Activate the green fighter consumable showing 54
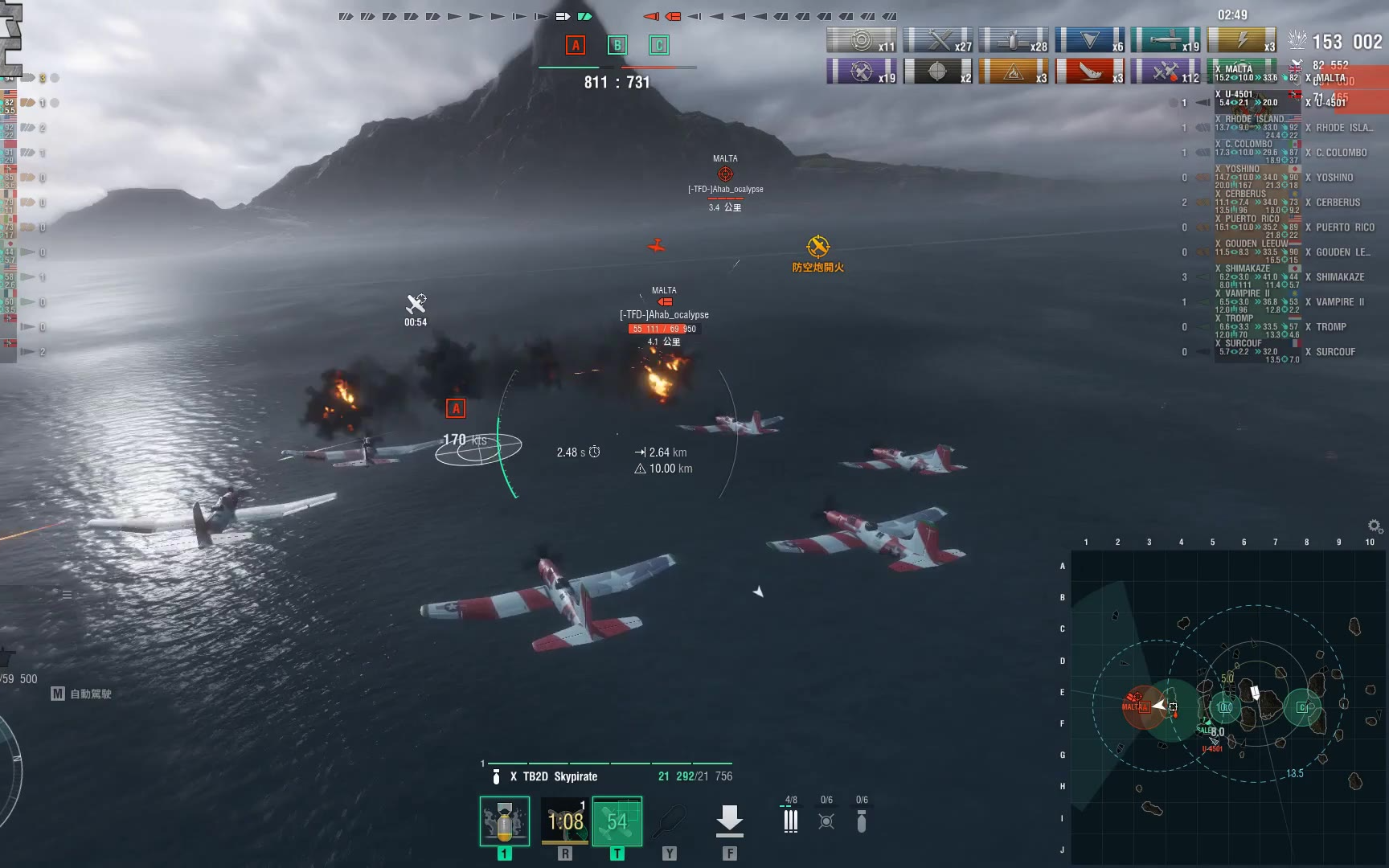This screenshot has height=868, width=1389. pyautogui.click(x=617, y=821)
